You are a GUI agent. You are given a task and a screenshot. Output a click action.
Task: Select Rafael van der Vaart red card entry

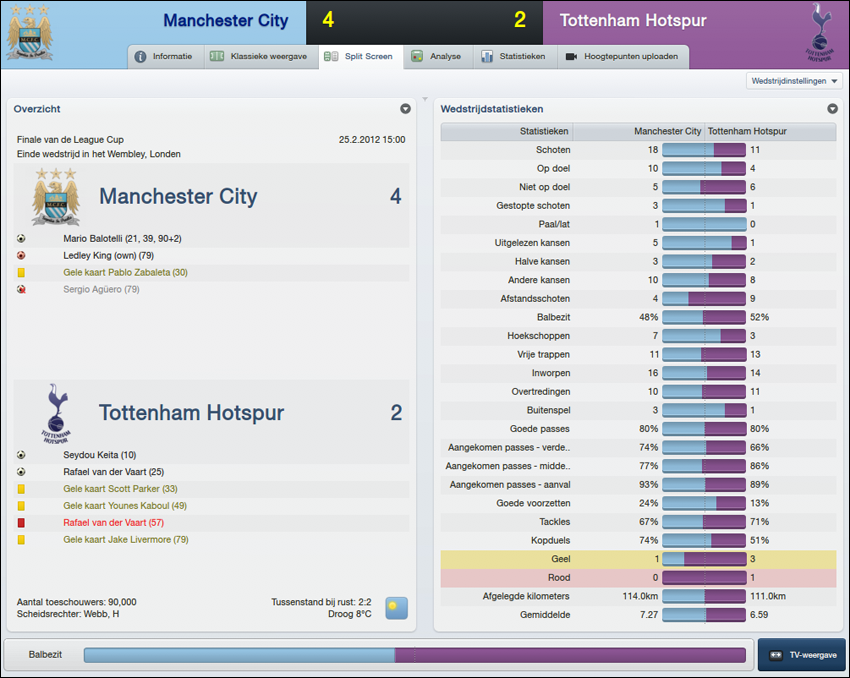coord(113,523)
